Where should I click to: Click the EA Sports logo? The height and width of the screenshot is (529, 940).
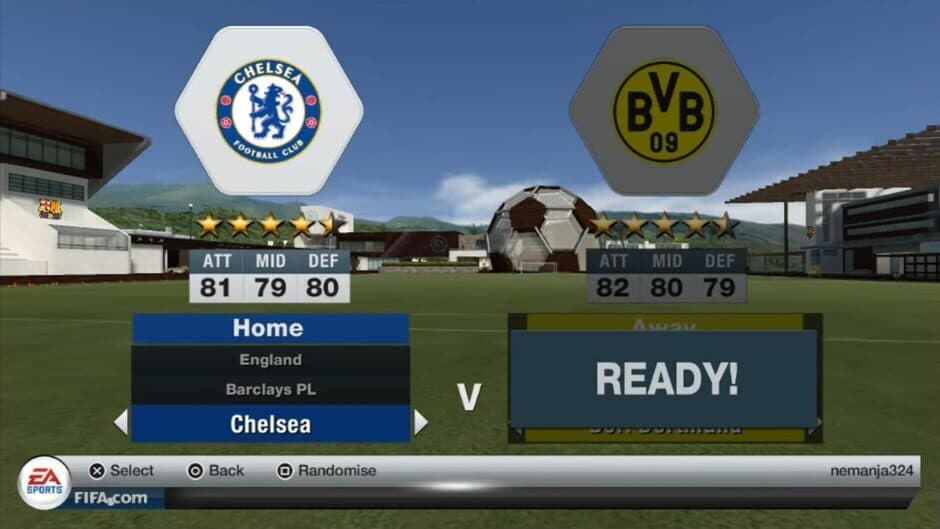(x=44, y=481)
